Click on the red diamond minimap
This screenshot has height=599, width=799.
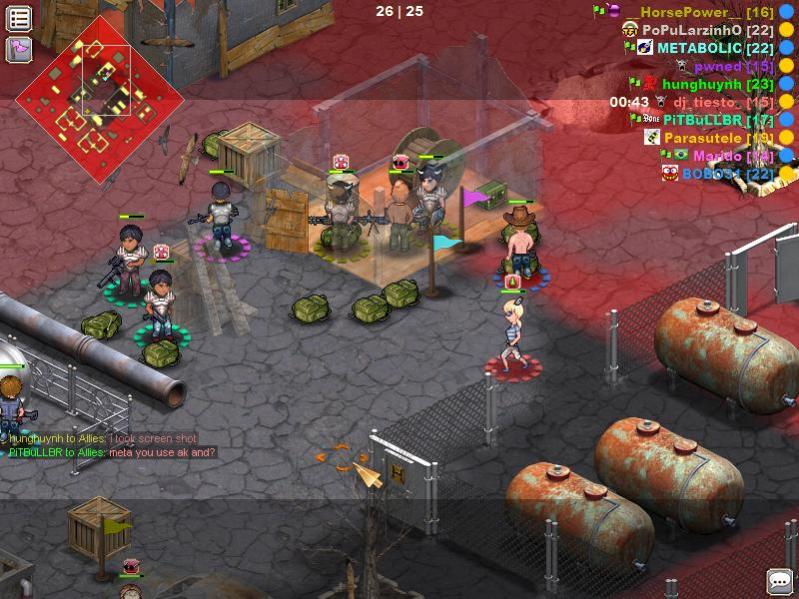coord(99,98)
